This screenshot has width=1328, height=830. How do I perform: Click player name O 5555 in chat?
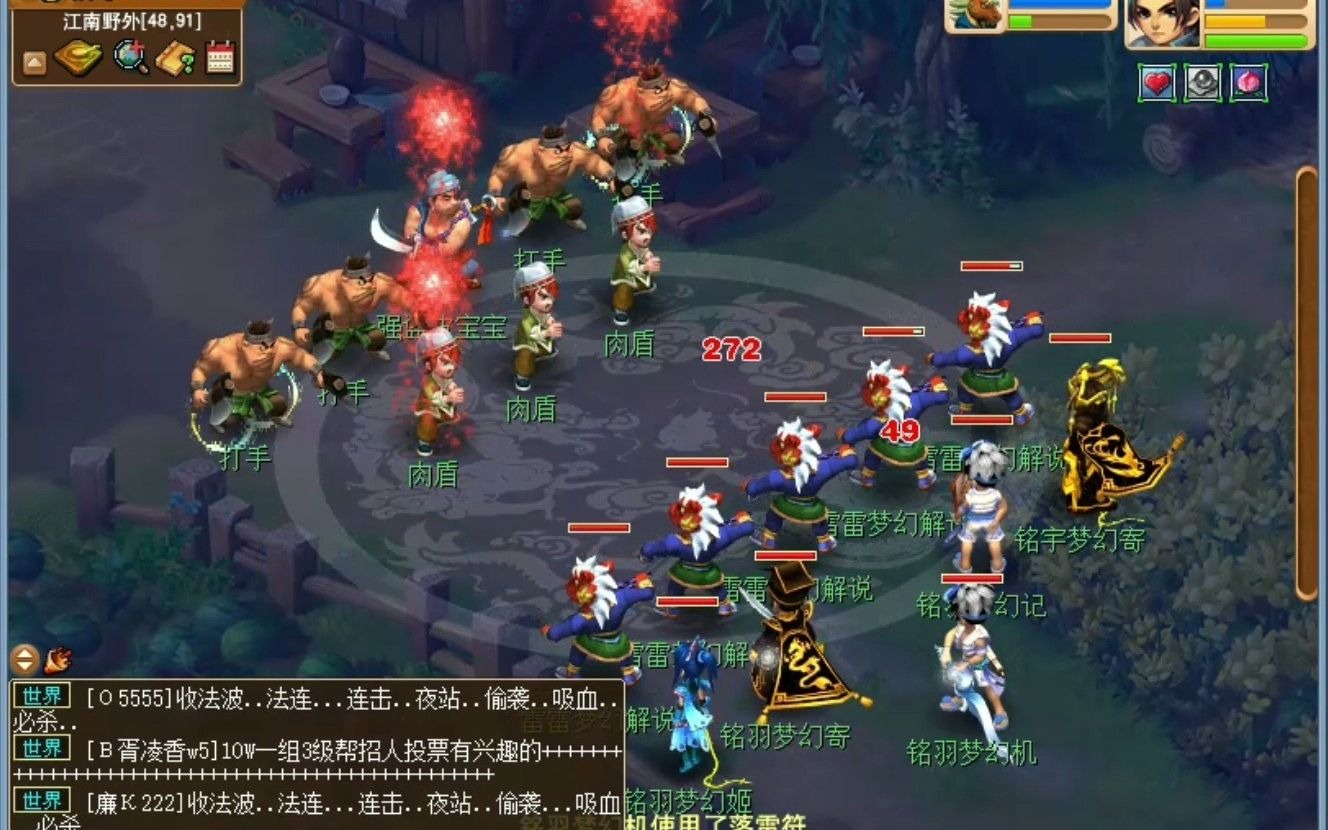pyautogui.click(x=128, y=698)
